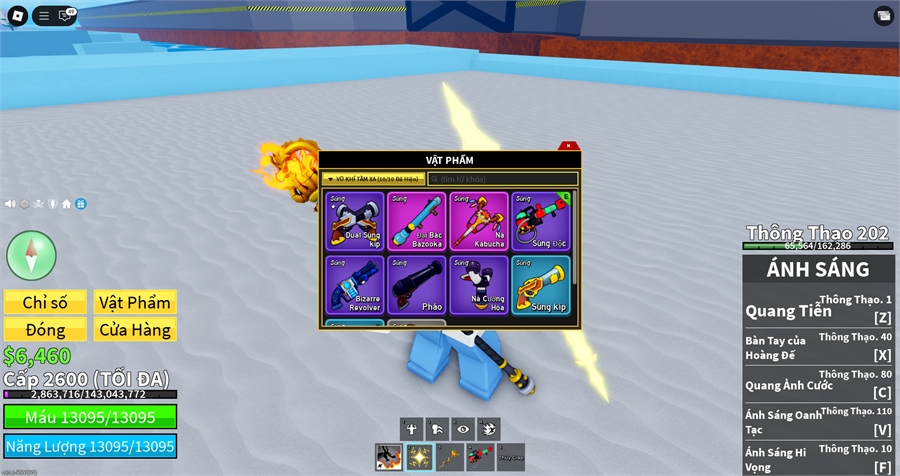Choose the Pháo cannon item

pyautogui.click(x=417, y=285)
